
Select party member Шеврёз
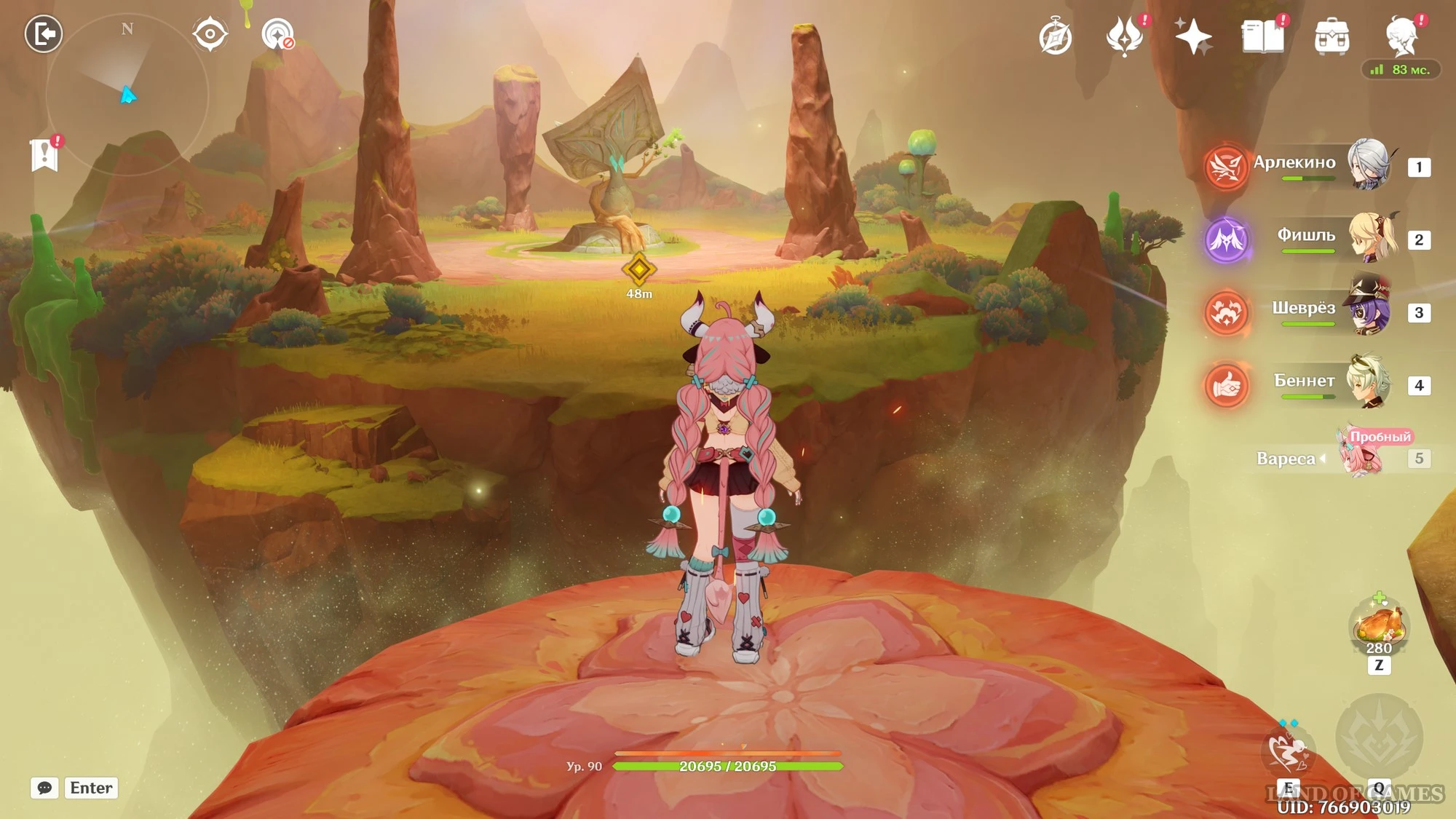tap(1370, 311)
